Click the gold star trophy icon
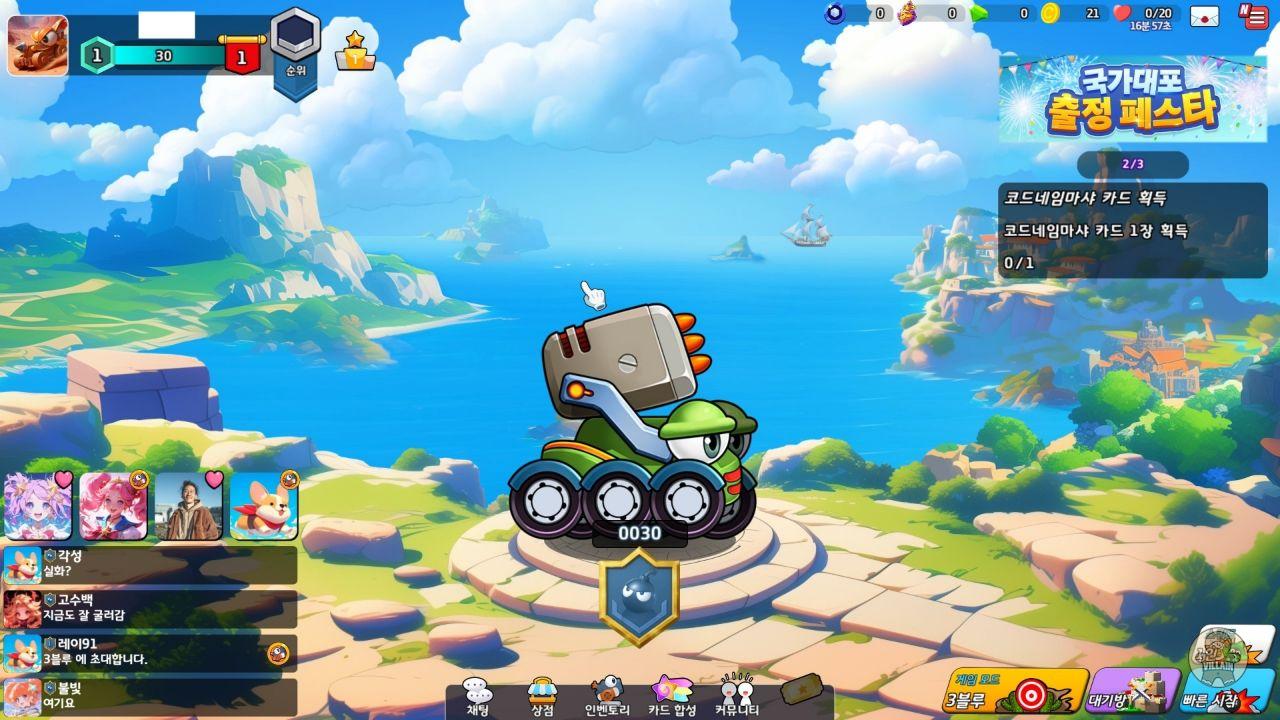The width and height of the screenshot is (1280, 720). click(x=355, y=50)
